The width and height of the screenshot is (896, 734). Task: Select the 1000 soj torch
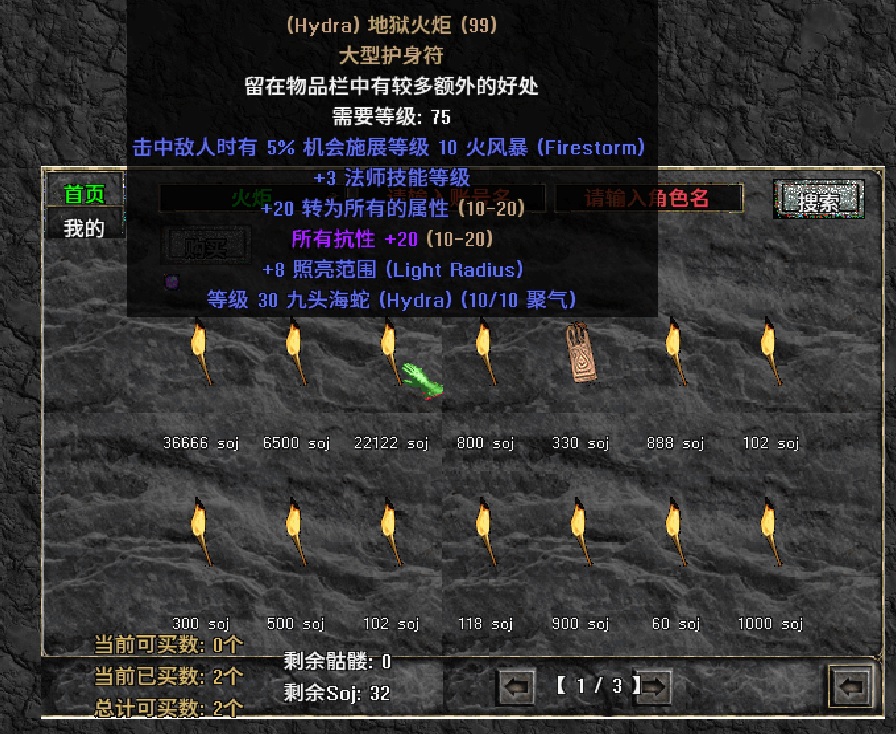[769, 532]
